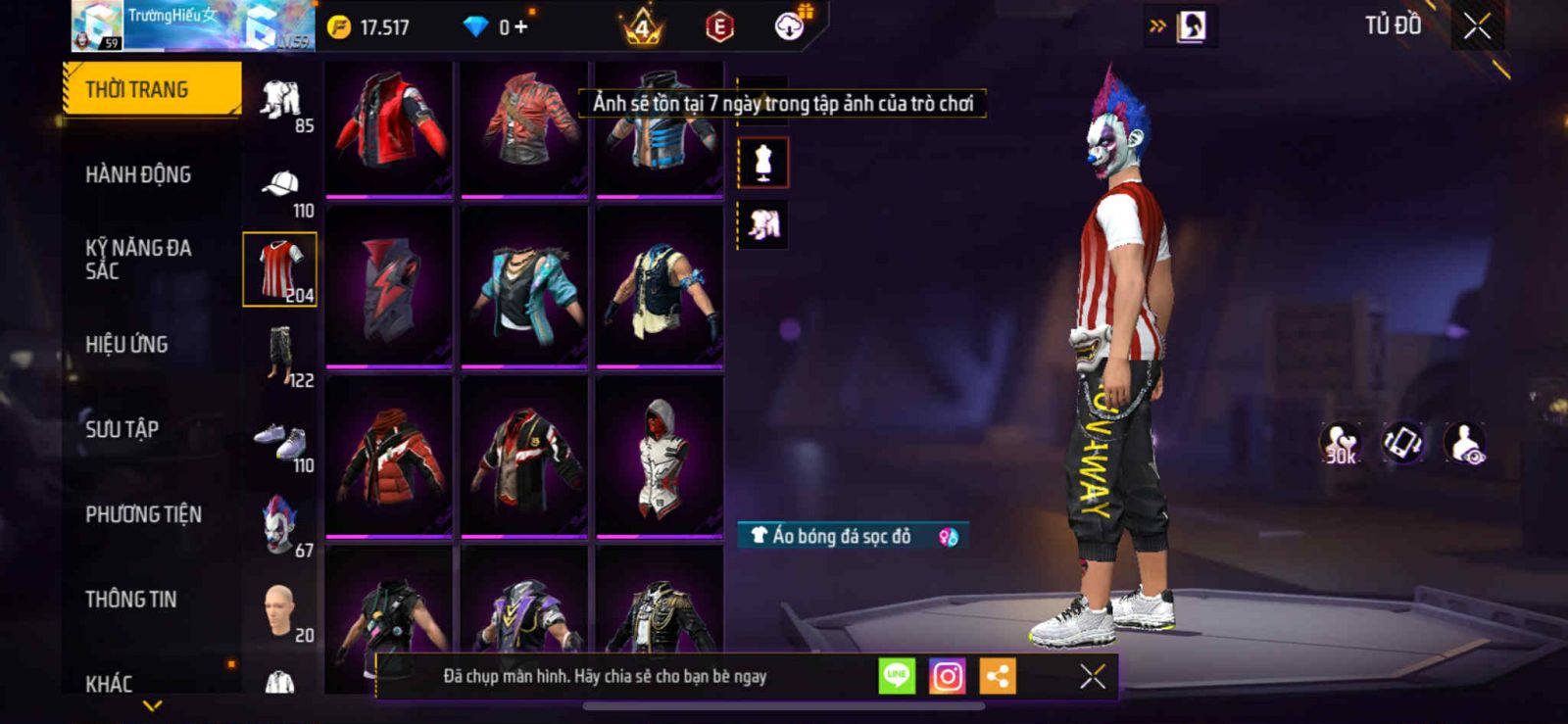Pick the bald head face category
This screenshot has width=1568, height=724.
click(280, 610)
